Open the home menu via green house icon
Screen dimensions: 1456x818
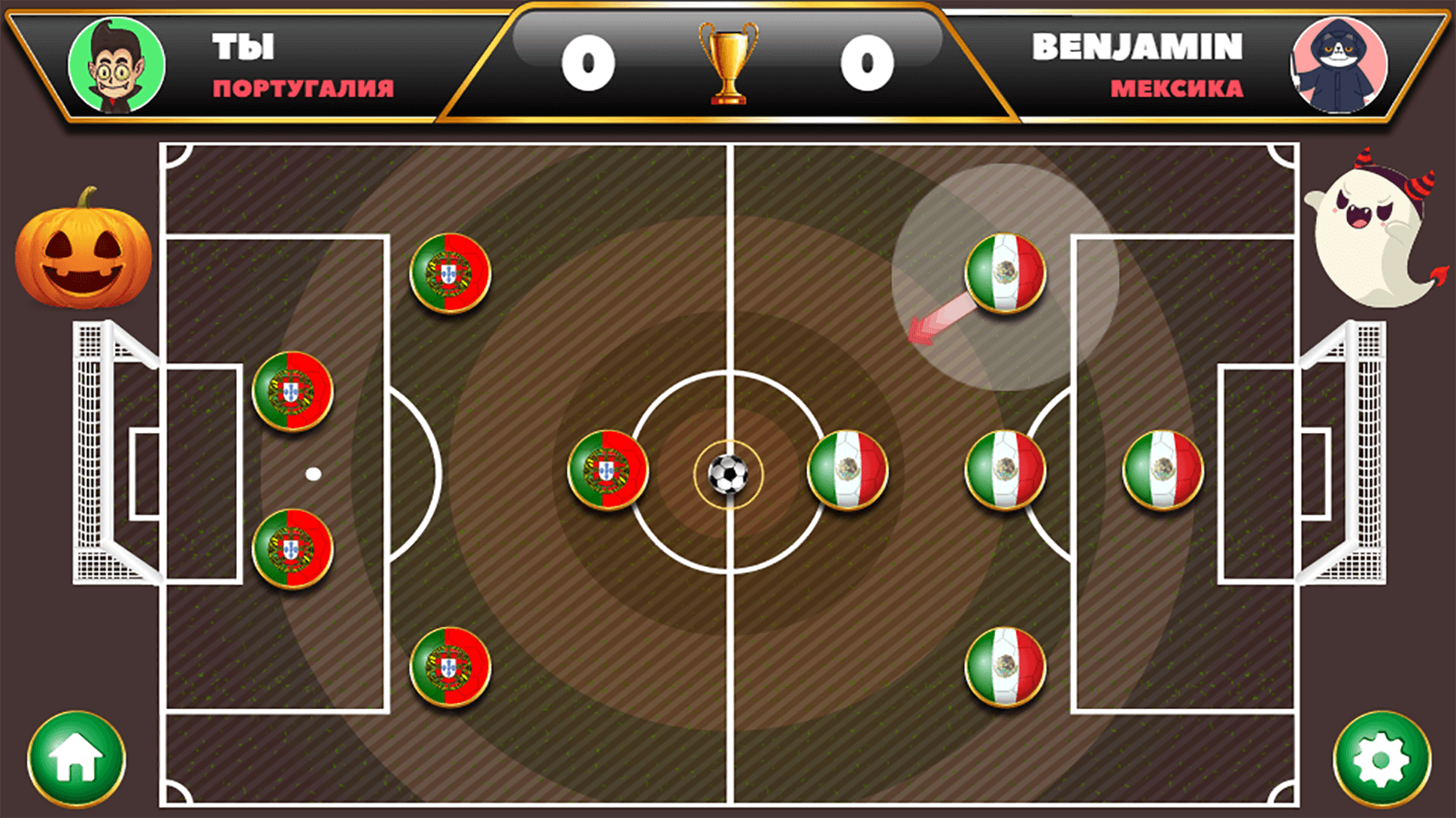pyautogui.click(x=75, y=759)
